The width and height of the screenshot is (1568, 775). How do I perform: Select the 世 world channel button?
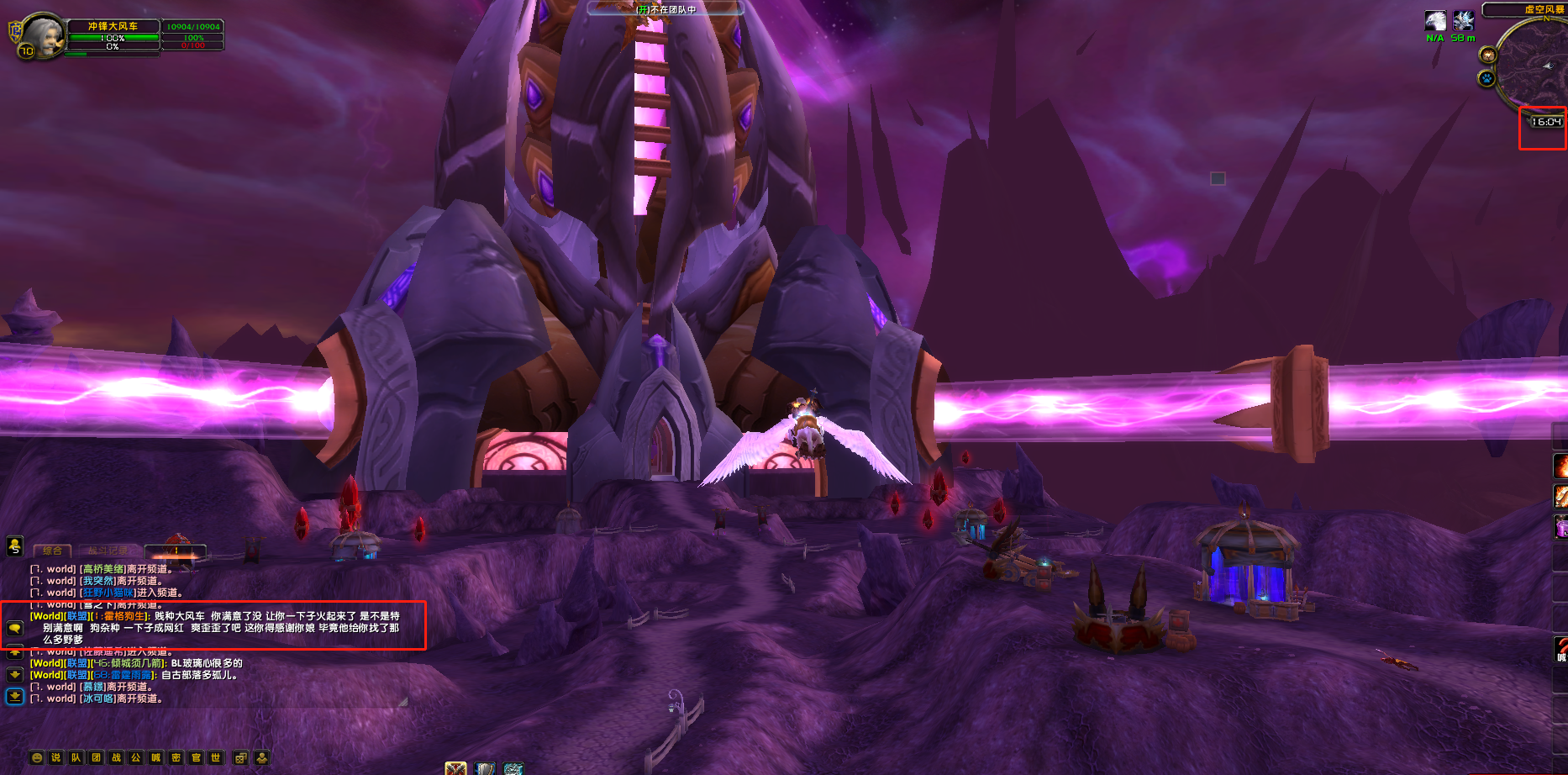216,757
